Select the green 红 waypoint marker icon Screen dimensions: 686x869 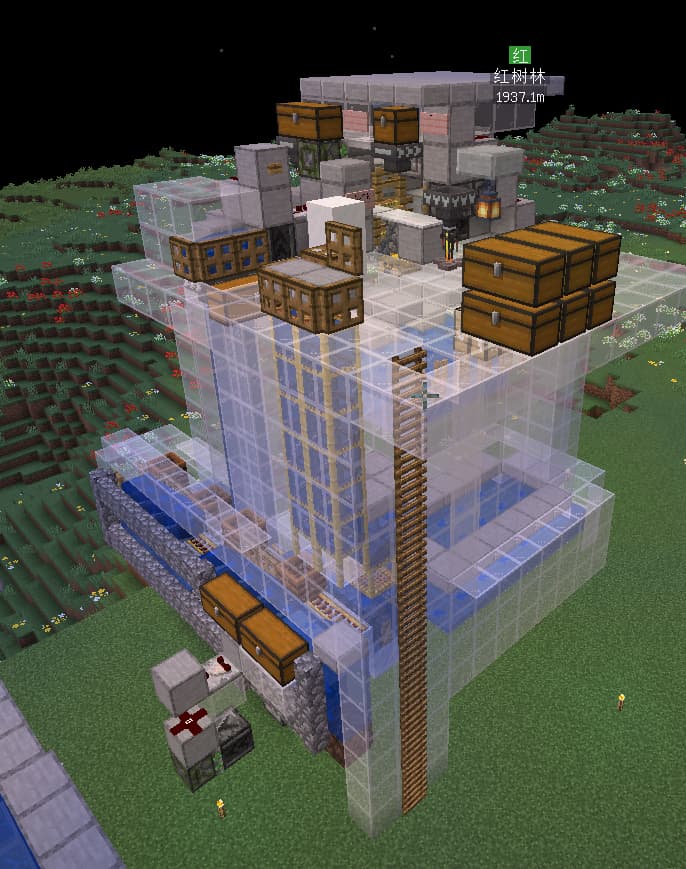[x=520, y=55]
